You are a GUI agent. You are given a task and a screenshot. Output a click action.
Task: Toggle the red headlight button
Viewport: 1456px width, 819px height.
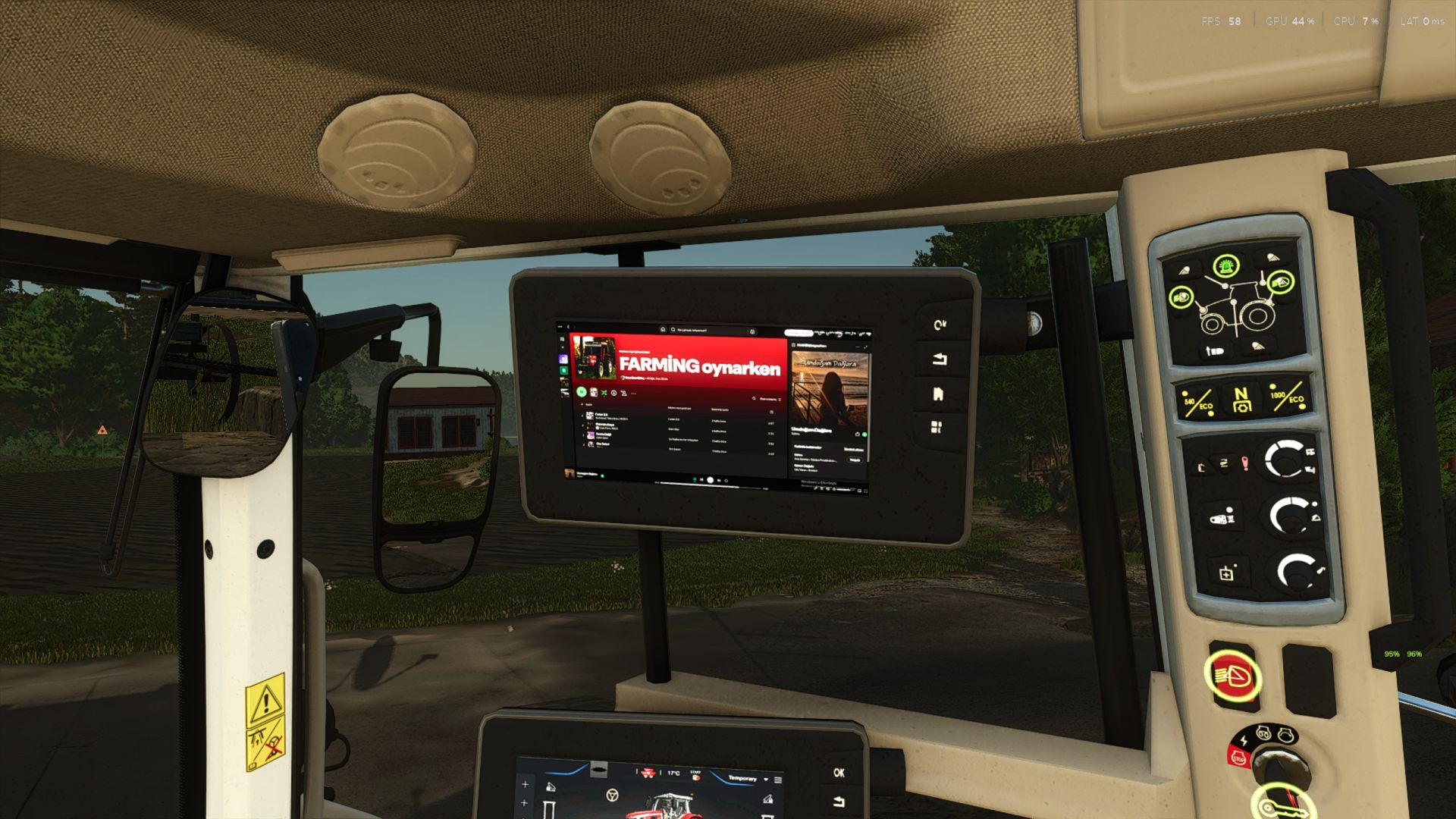pyautogui.click(x=1232, y=674)
